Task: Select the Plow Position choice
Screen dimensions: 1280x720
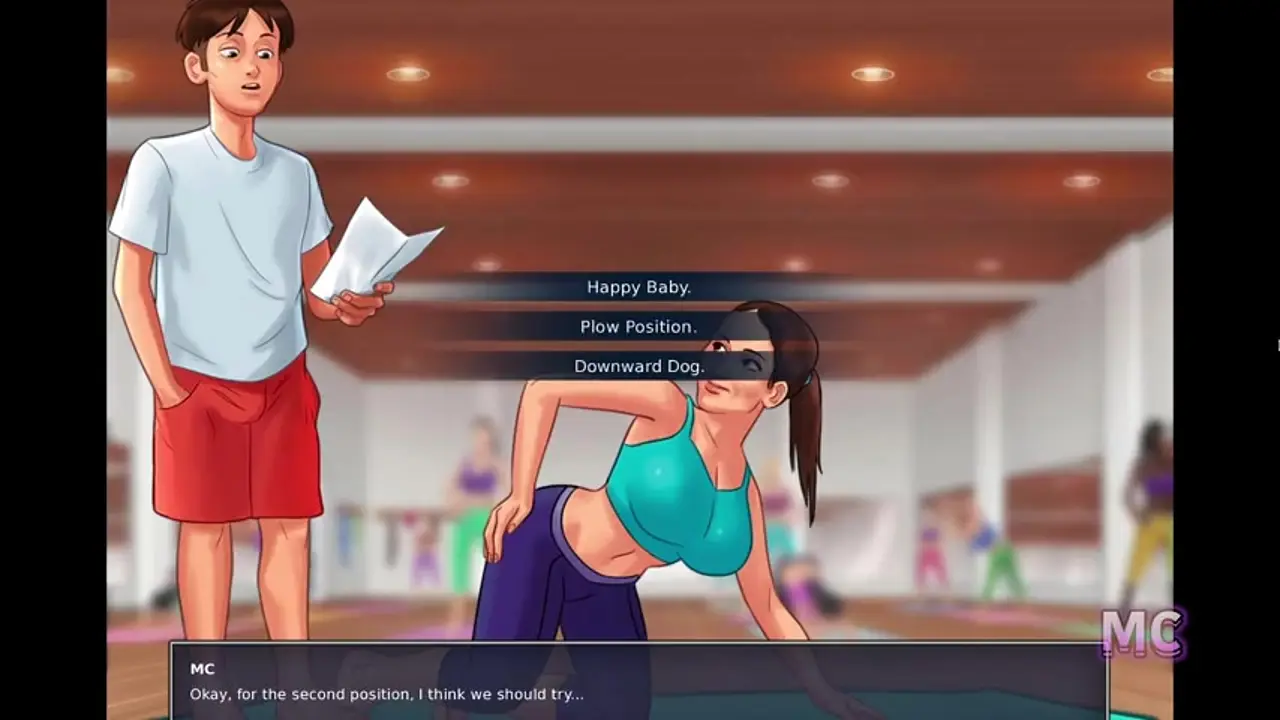Action: click(639, 327)
